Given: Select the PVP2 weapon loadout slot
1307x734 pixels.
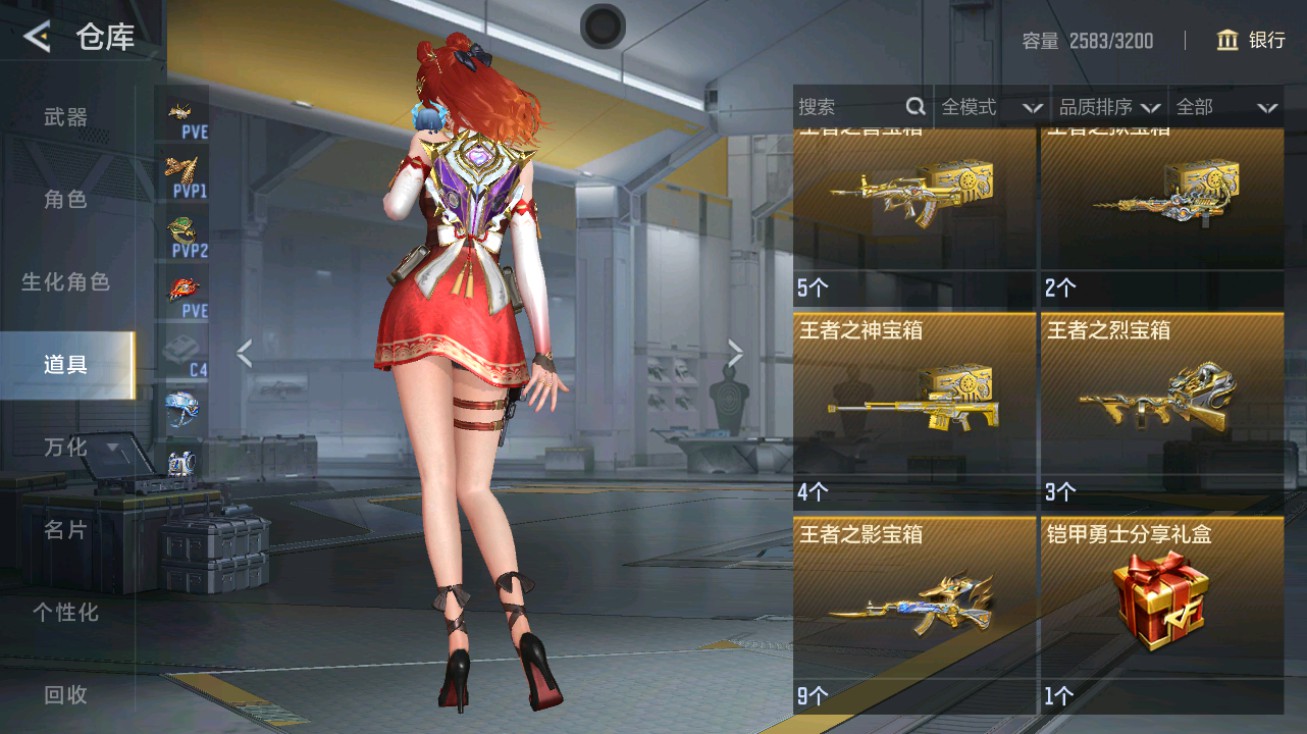Looking at the screenshot, I should [x=183, y=228].
